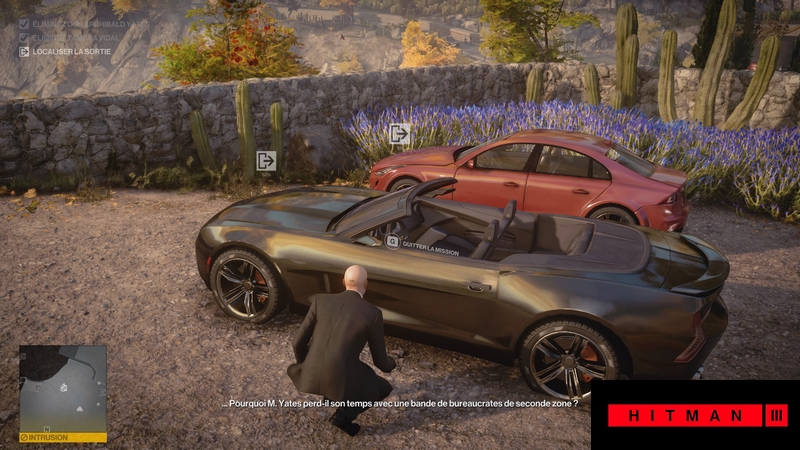Image resolution: width=800 pixels, height=450 pixels.
Task: Click the minimap panel
Action: [x=63, y=388]
